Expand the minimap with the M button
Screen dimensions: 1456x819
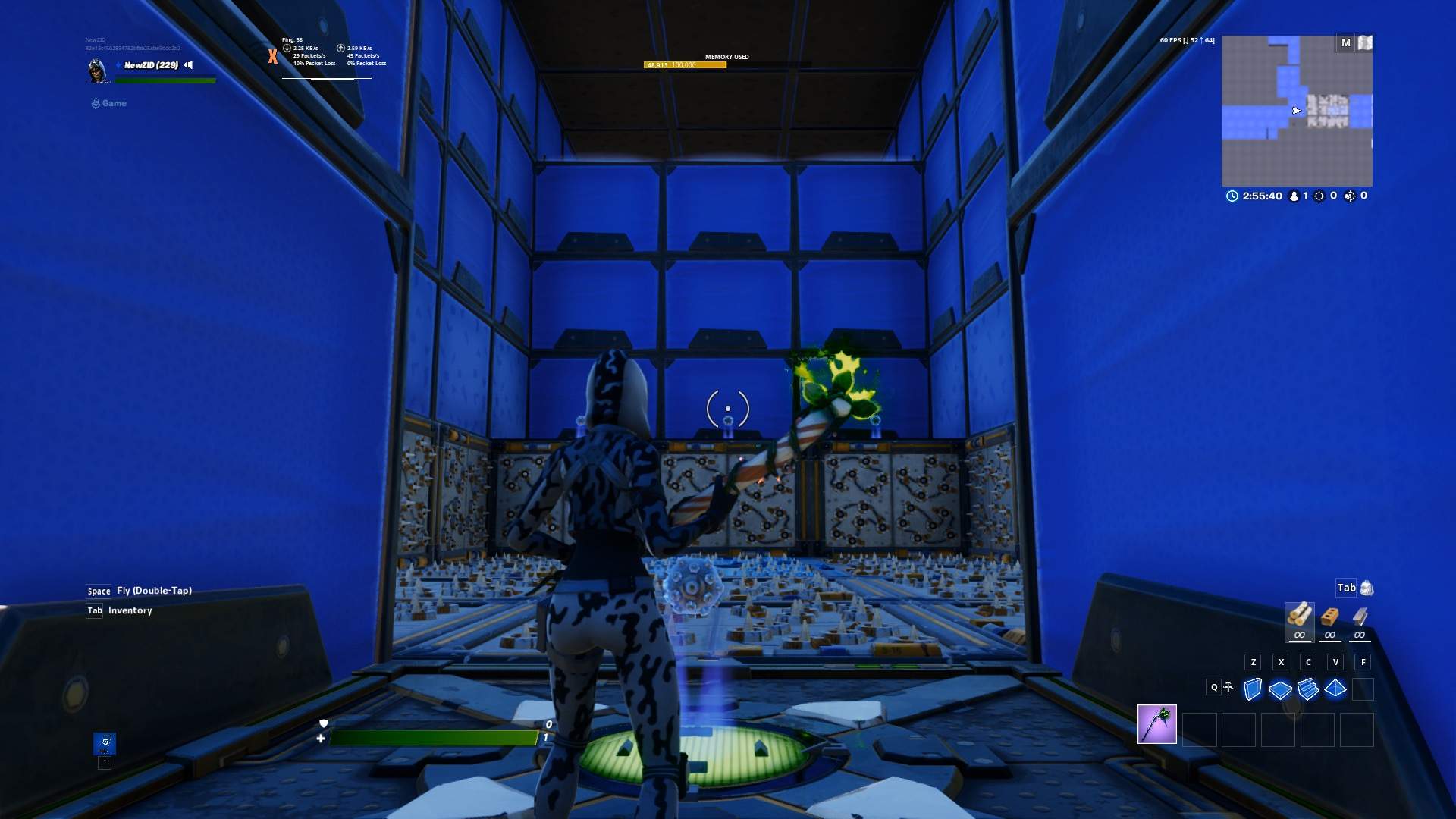(1347, 43)
